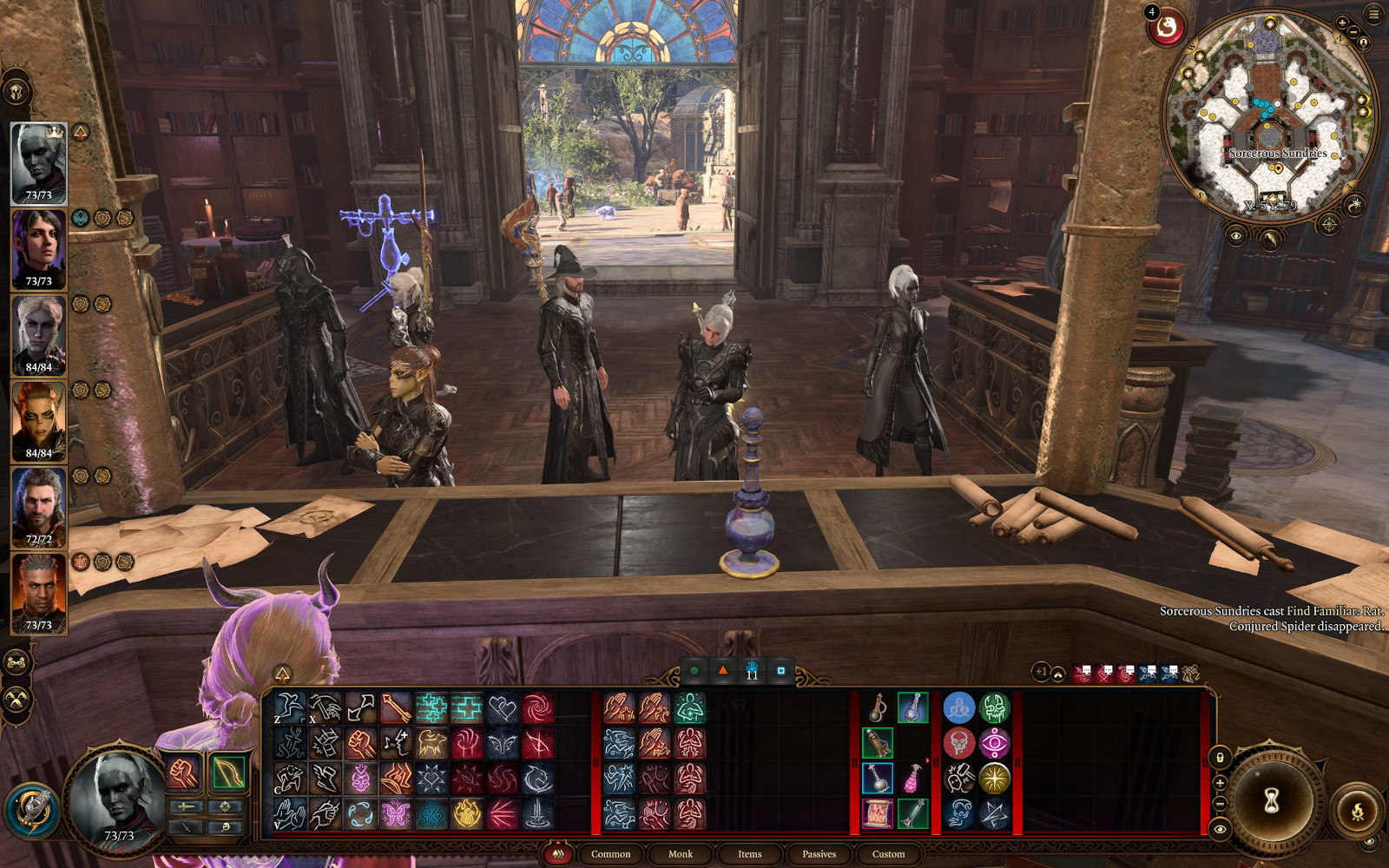Open the Monk hotbar tab
The height and width of the screenshot is (868, 1389).
pyautogui.click(x=680, y=854)
